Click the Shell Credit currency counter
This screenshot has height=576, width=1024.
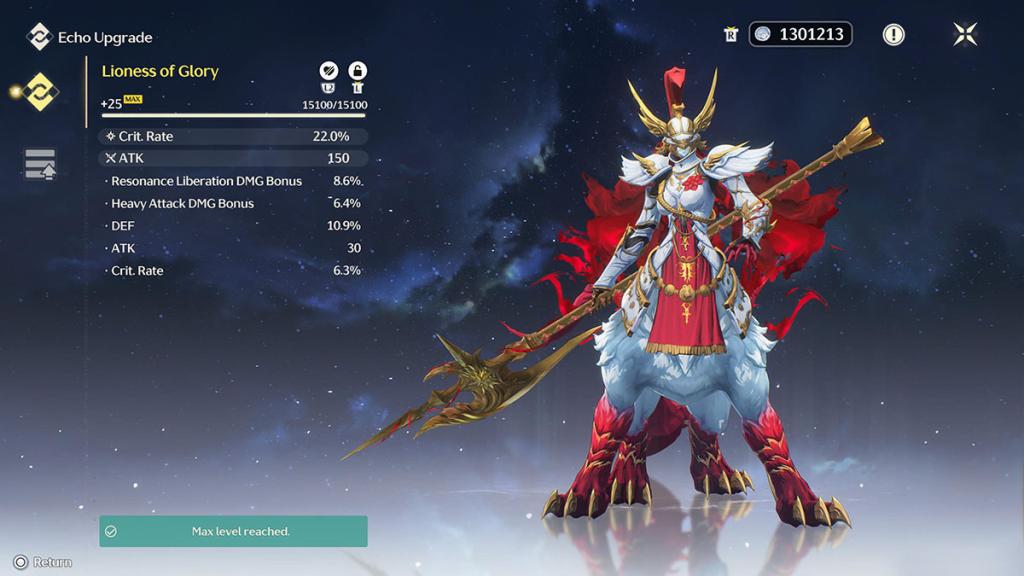802,34
